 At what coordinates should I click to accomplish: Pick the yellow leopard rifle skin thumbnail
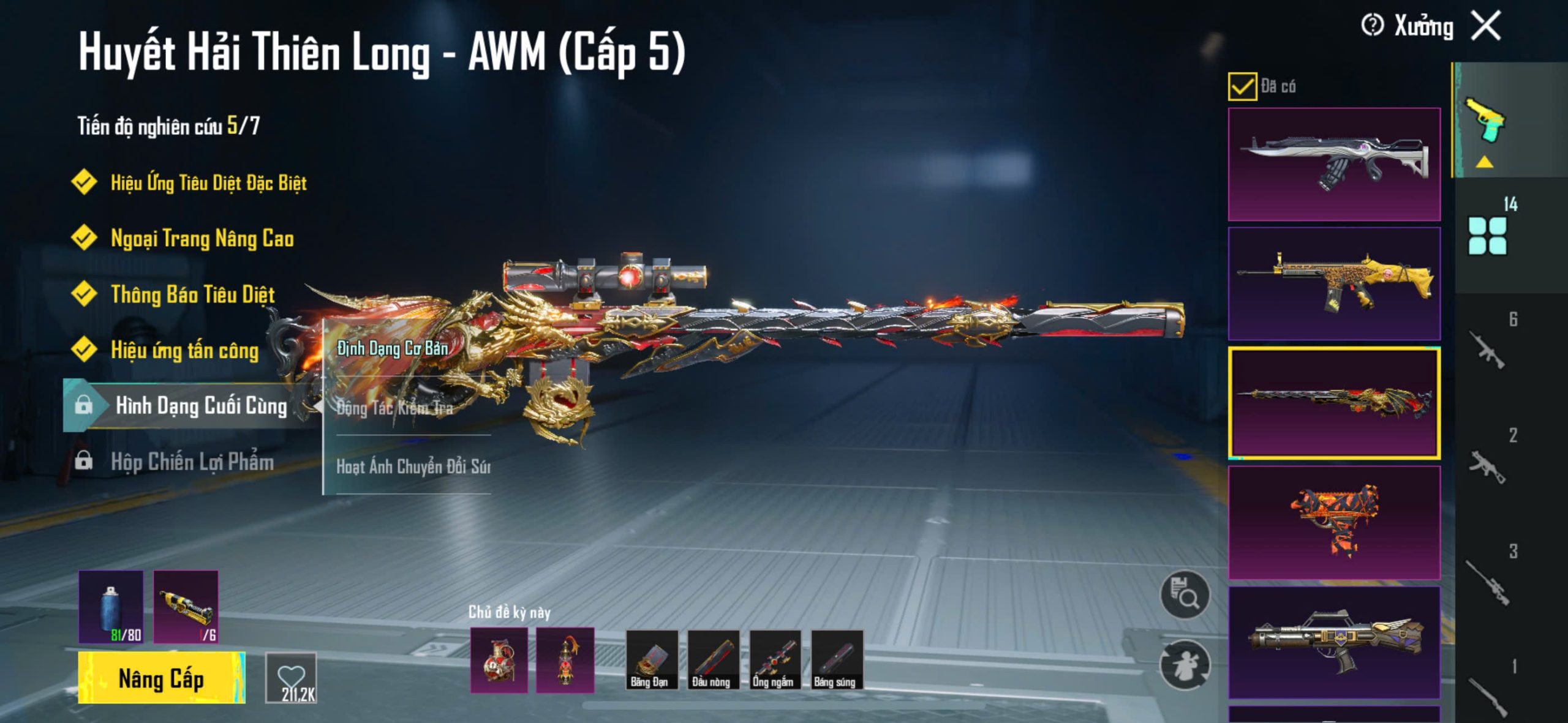pyautogui.click(x=1334, y=283)
